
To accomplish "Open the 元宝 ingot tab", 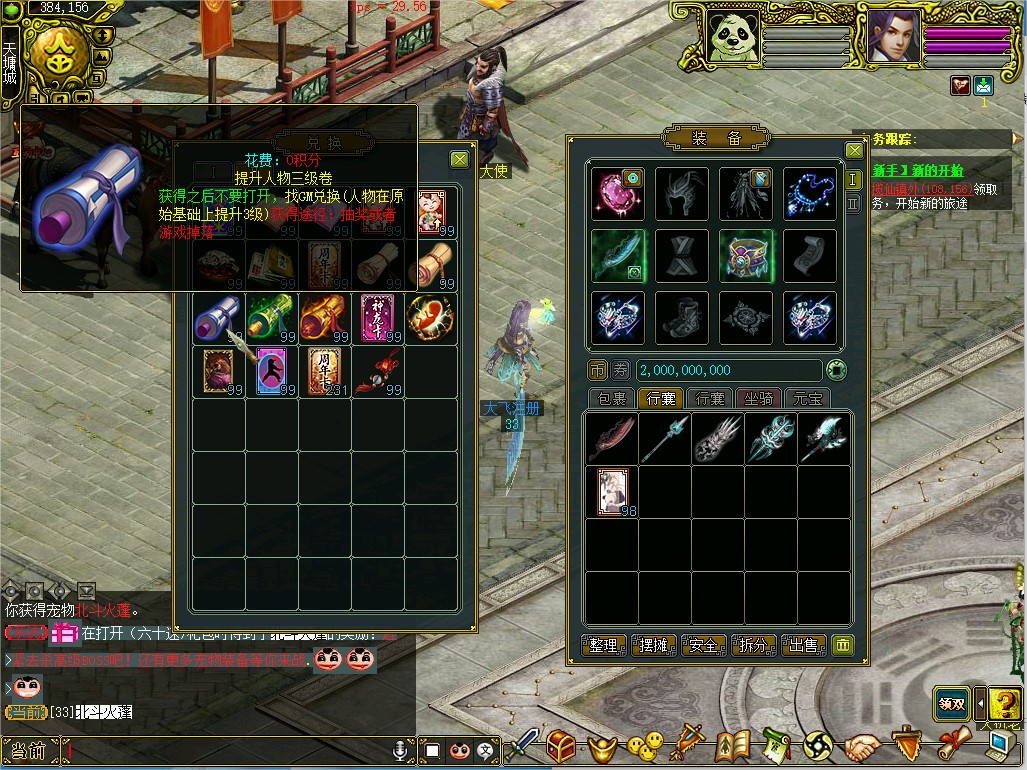I will pos(807,398).
